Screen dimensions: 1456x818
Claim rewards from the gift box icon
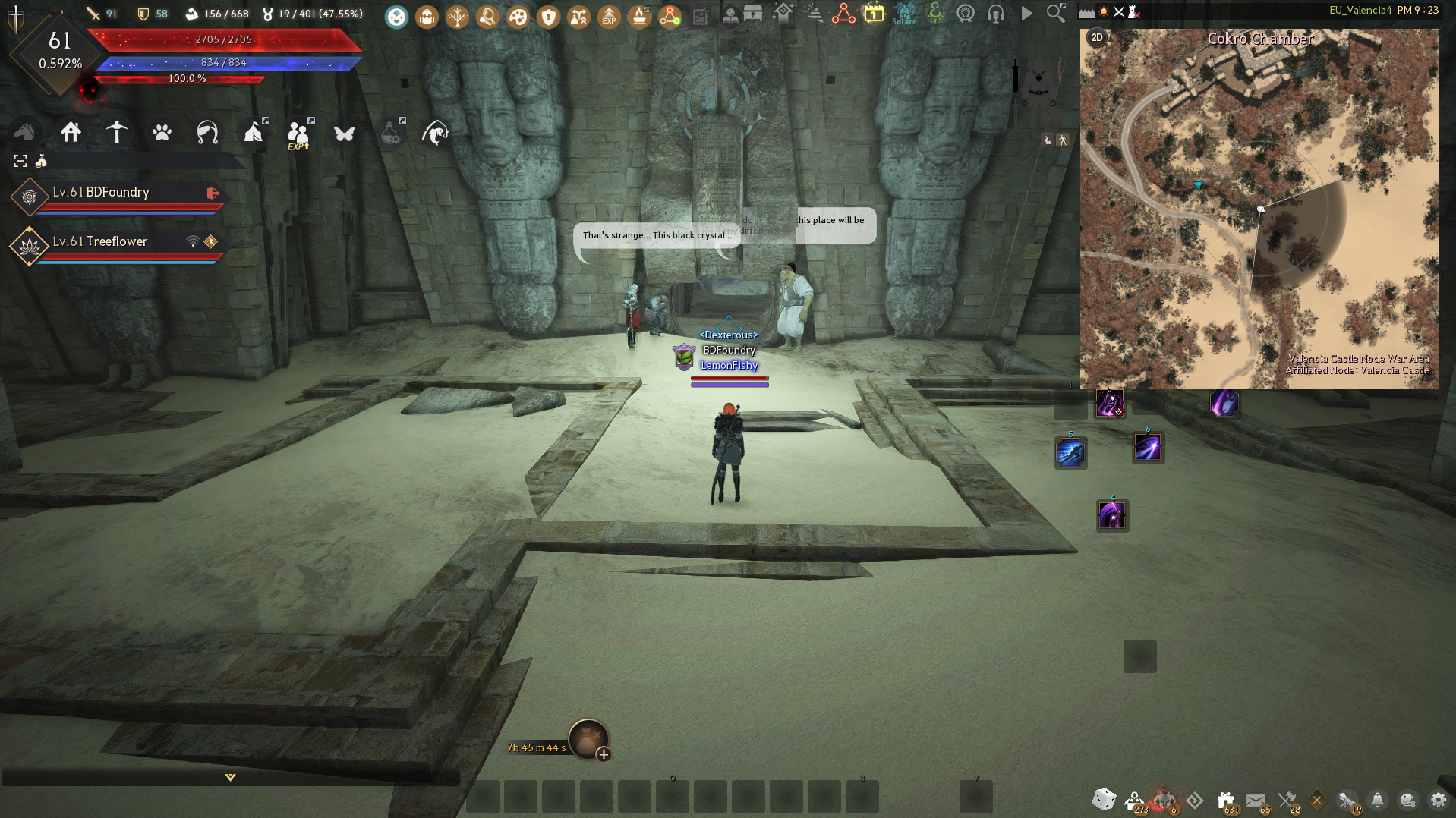[x=1224, y=799]
